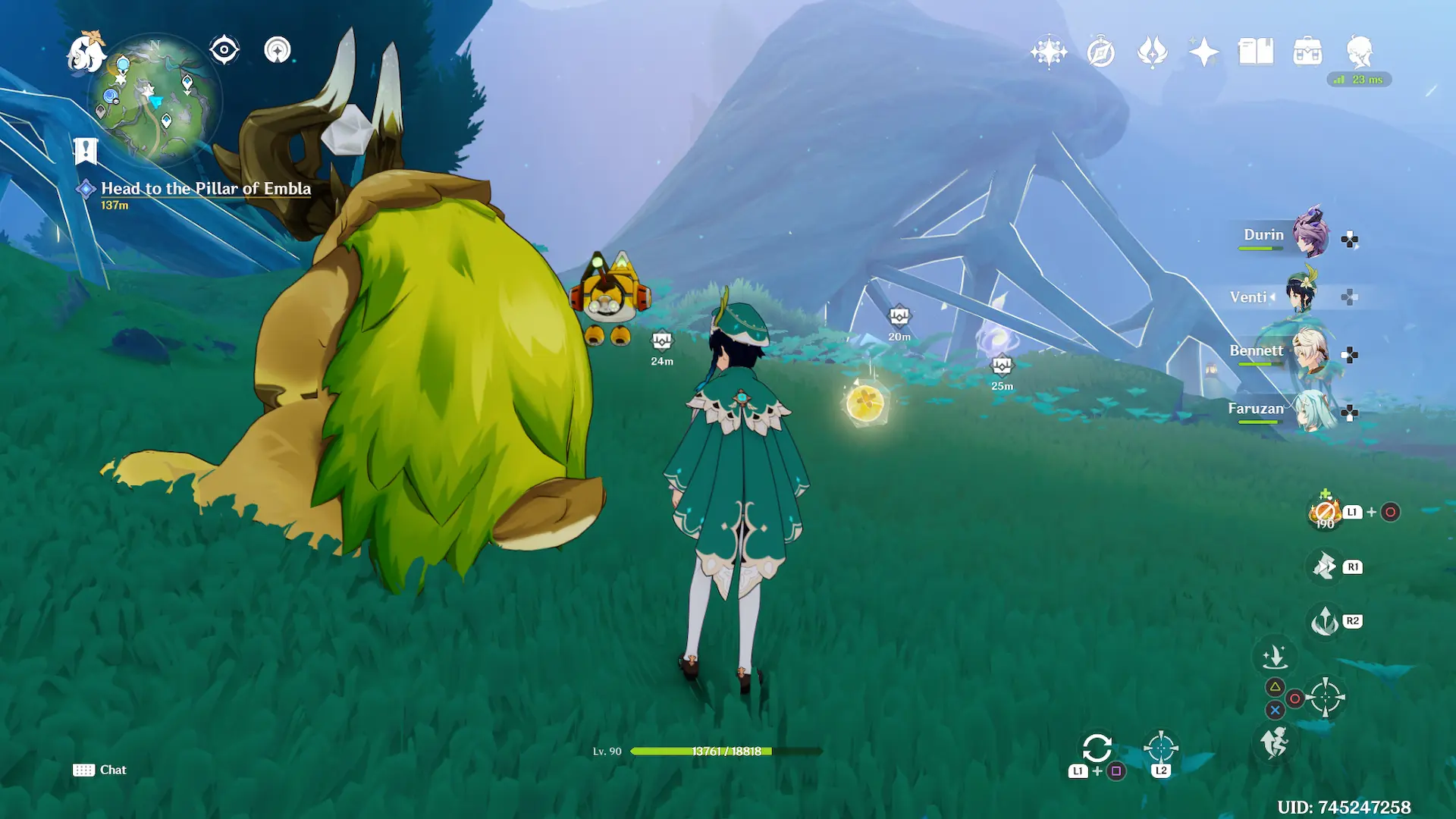The width and height of the screenshot is (1456, 819).
Task: Activate the sprint running figure icon
Action: pyautogui.click(x=1275, y=741)
